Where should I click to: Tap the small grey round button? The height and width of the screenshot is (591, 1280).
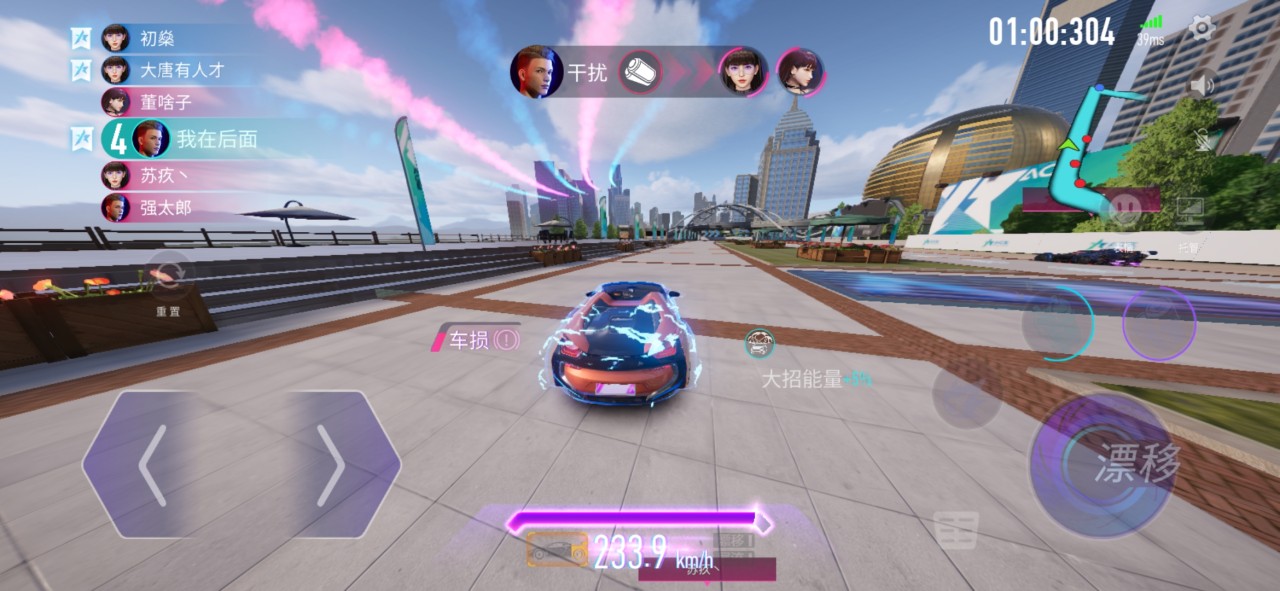tap(966, 397)
